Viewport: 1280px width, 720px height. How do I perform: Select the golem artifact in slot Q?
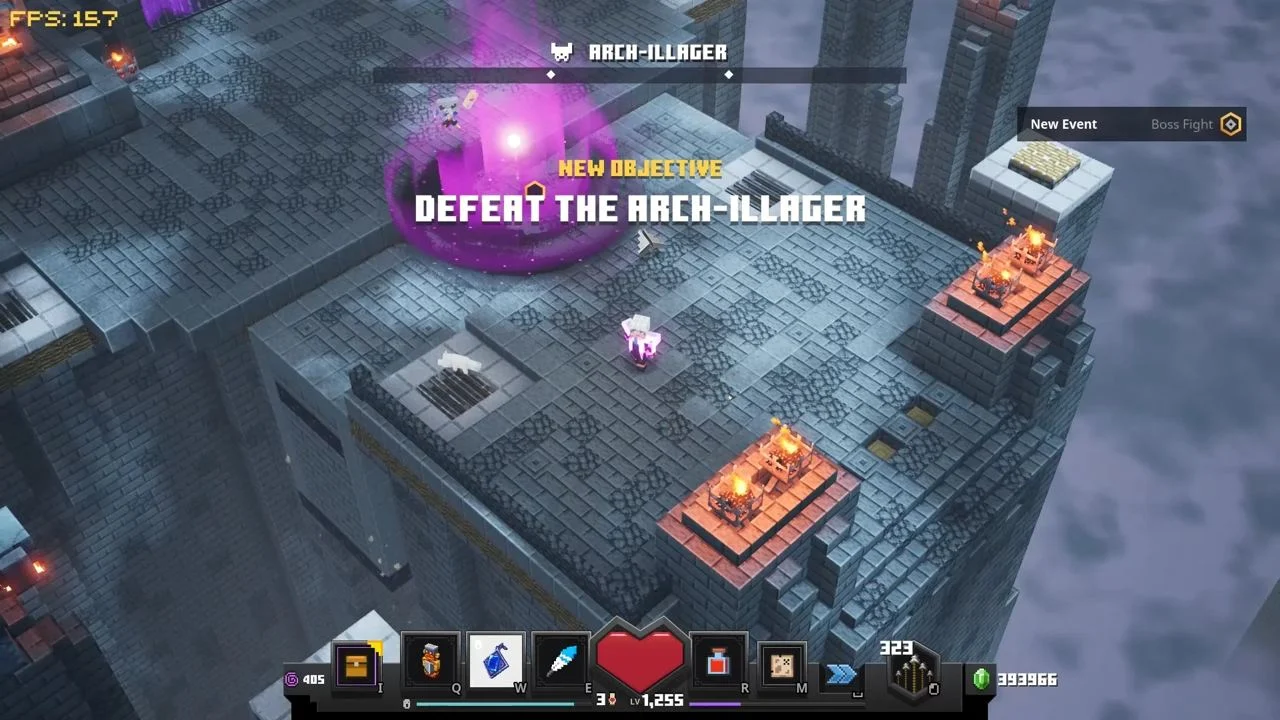pyautogui.click(x=430, y=660)
